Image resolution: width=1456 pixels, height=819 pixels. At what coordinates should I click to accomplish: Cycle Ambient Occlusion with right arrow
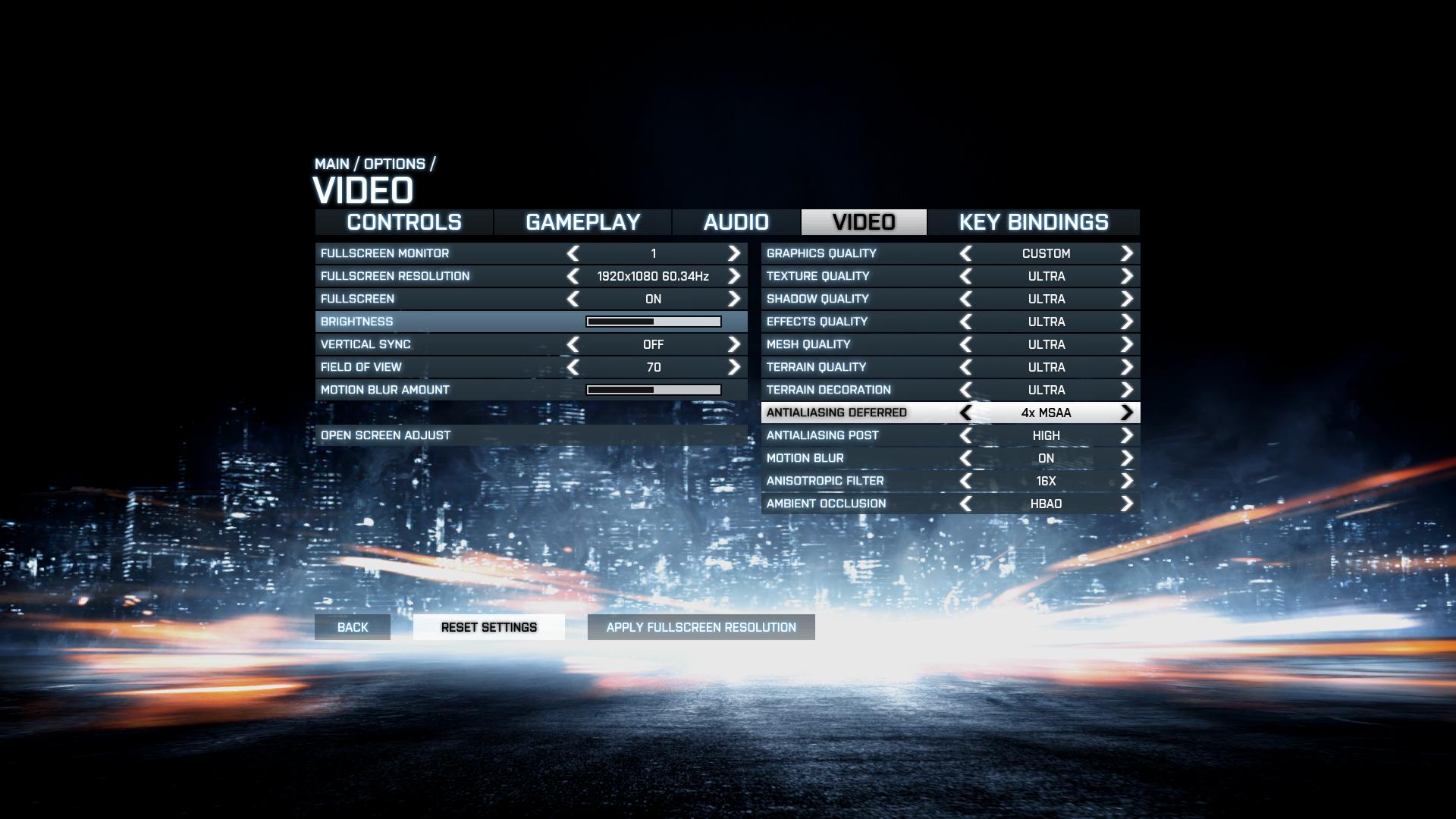[1127, 504]
